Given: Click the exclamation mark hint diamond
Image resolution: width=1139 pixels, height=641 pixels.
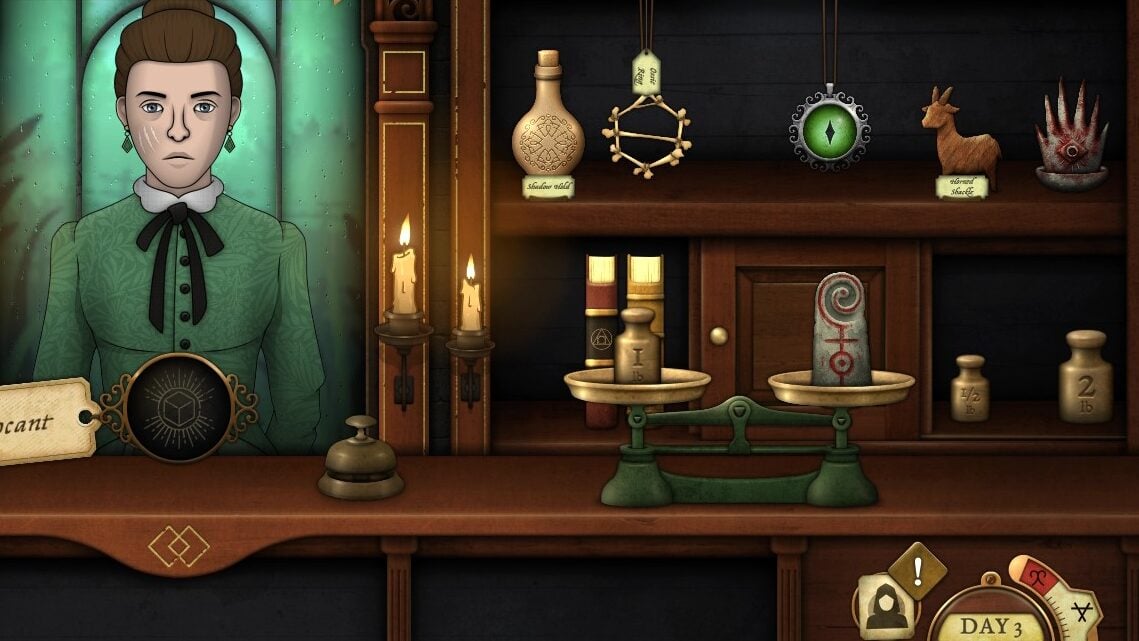Looking at the screenshot, I should [917, 570].
